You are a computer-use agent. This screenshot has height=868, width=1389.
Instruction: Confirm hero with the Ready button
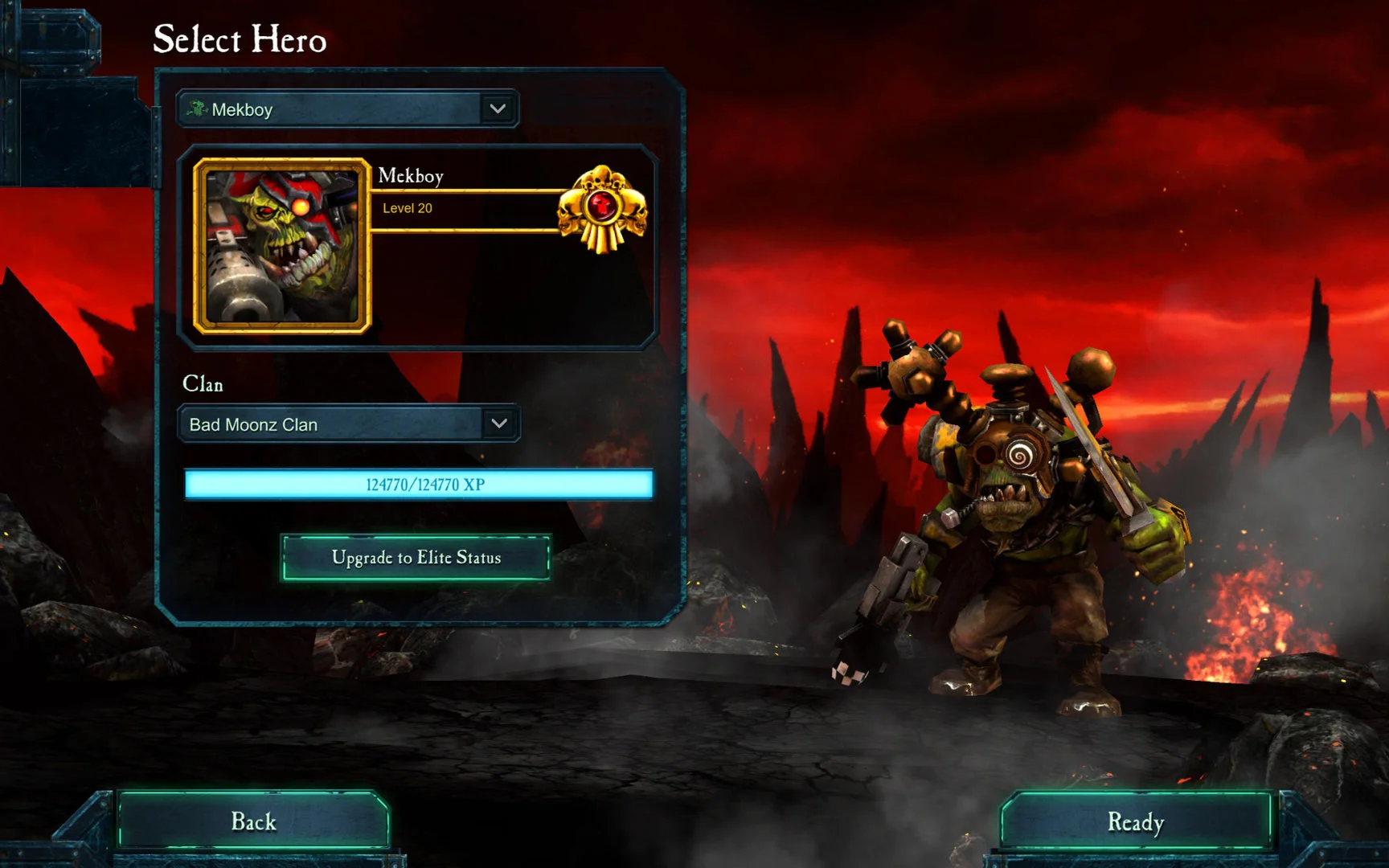[1135, 821]
